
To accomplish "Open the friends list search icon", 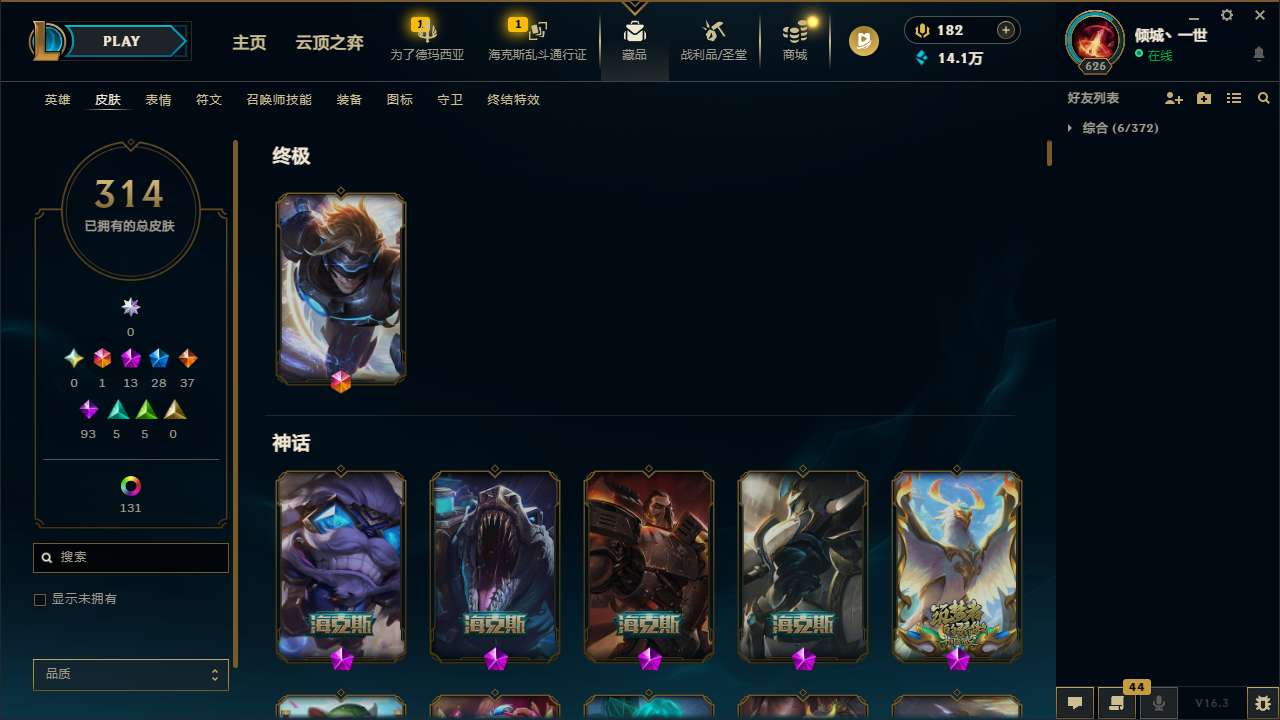I will click(x=1264, y=98).
